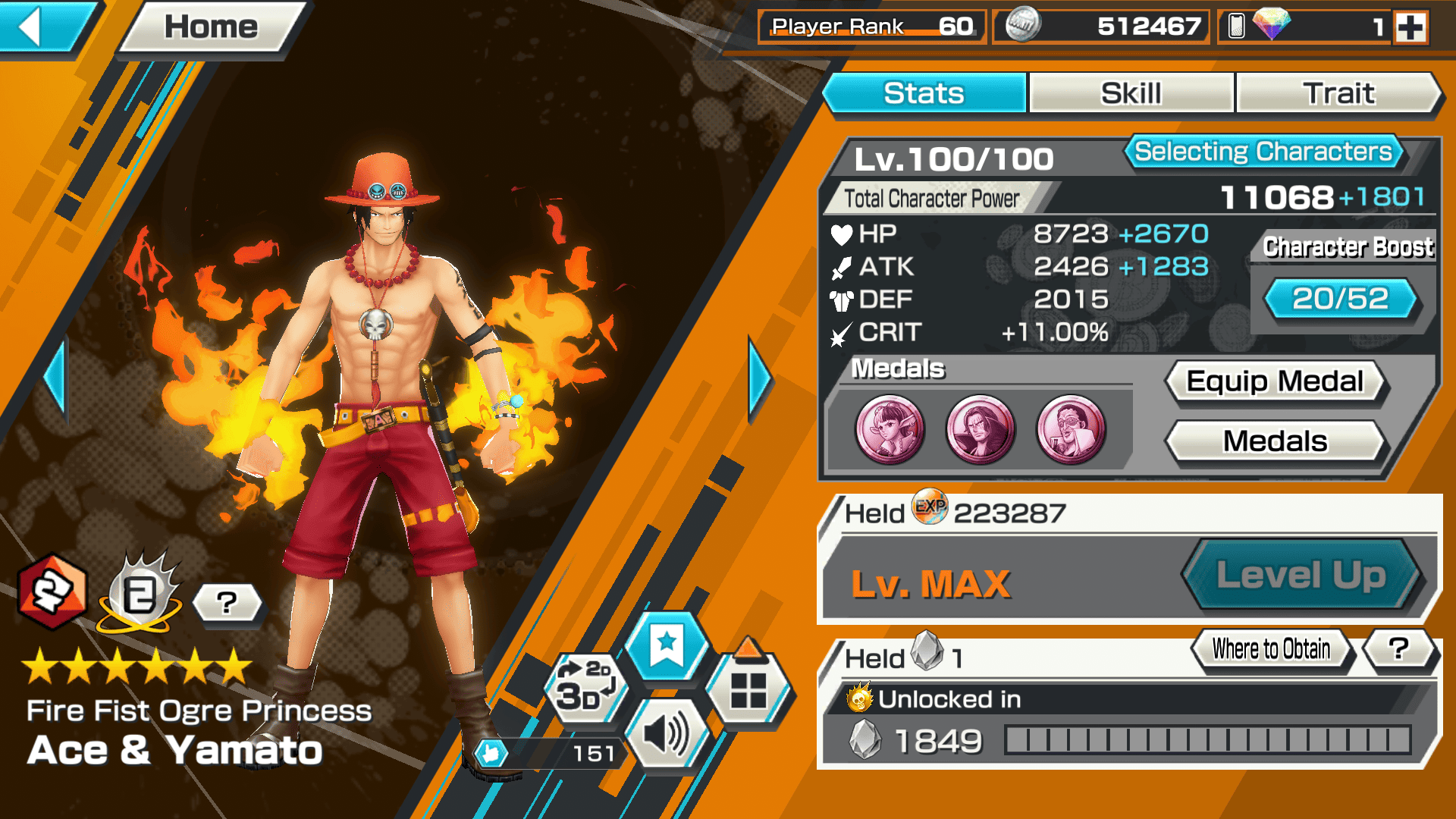Image resolution: width=1456 pixels, height=819 pixels.
Task: Open the Medals list button
Action: coord(1275,441)
